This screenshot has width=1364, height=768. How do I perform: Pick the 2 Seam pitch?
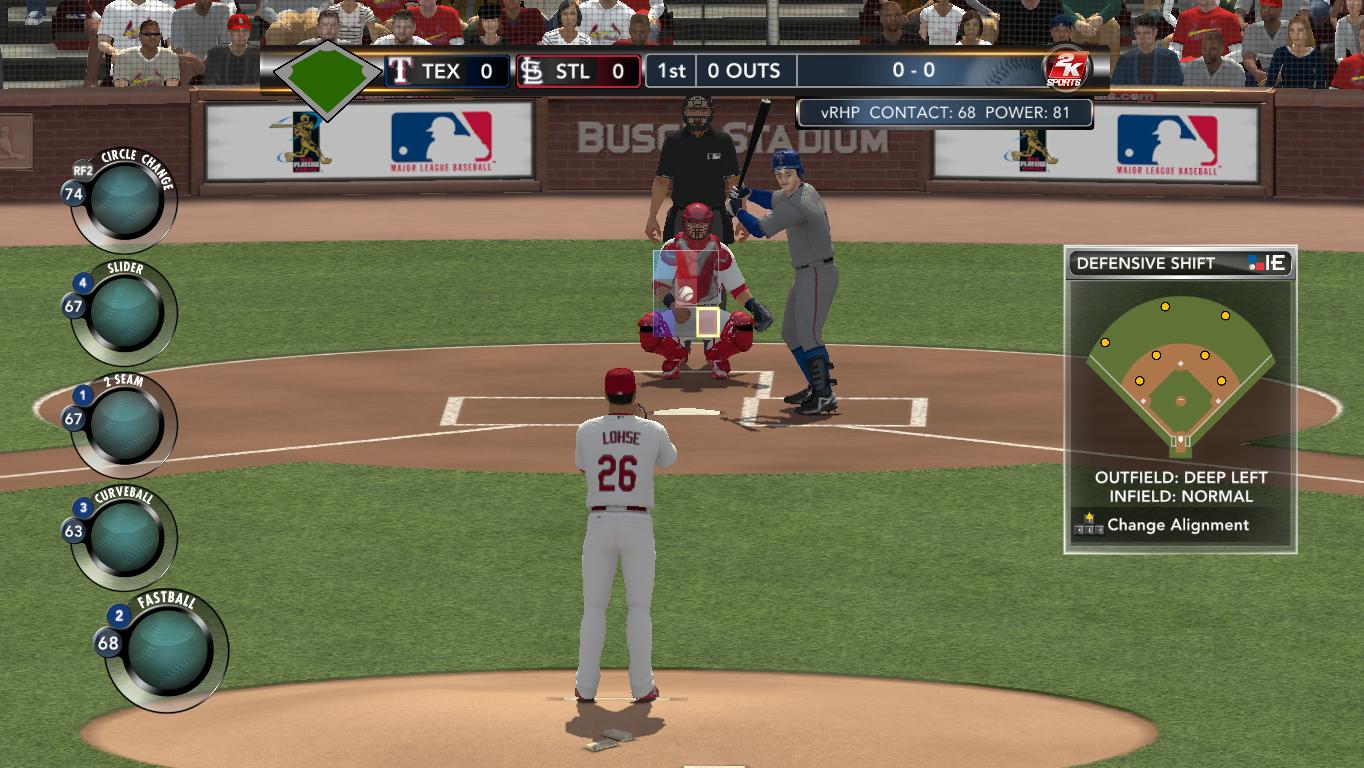pos(126,425)
